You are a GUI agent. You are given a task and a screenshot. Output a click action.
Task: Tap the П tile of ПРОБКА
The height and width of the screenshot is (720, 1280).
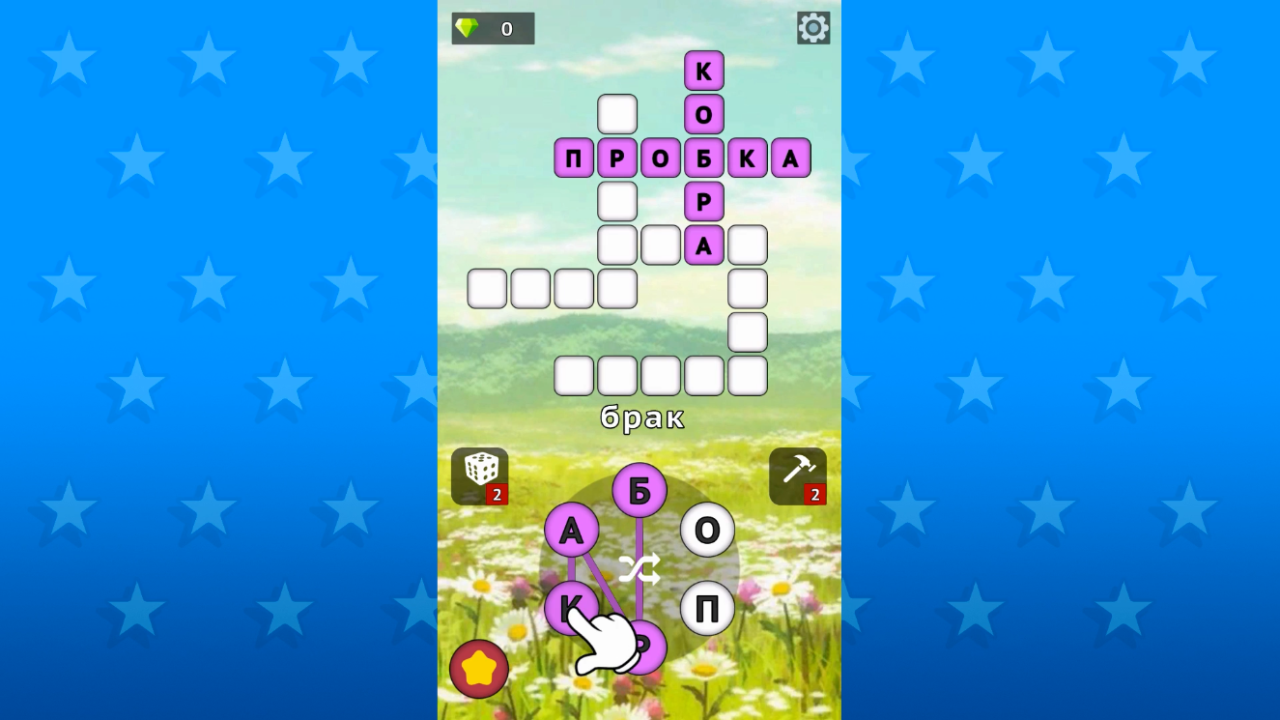573,157
